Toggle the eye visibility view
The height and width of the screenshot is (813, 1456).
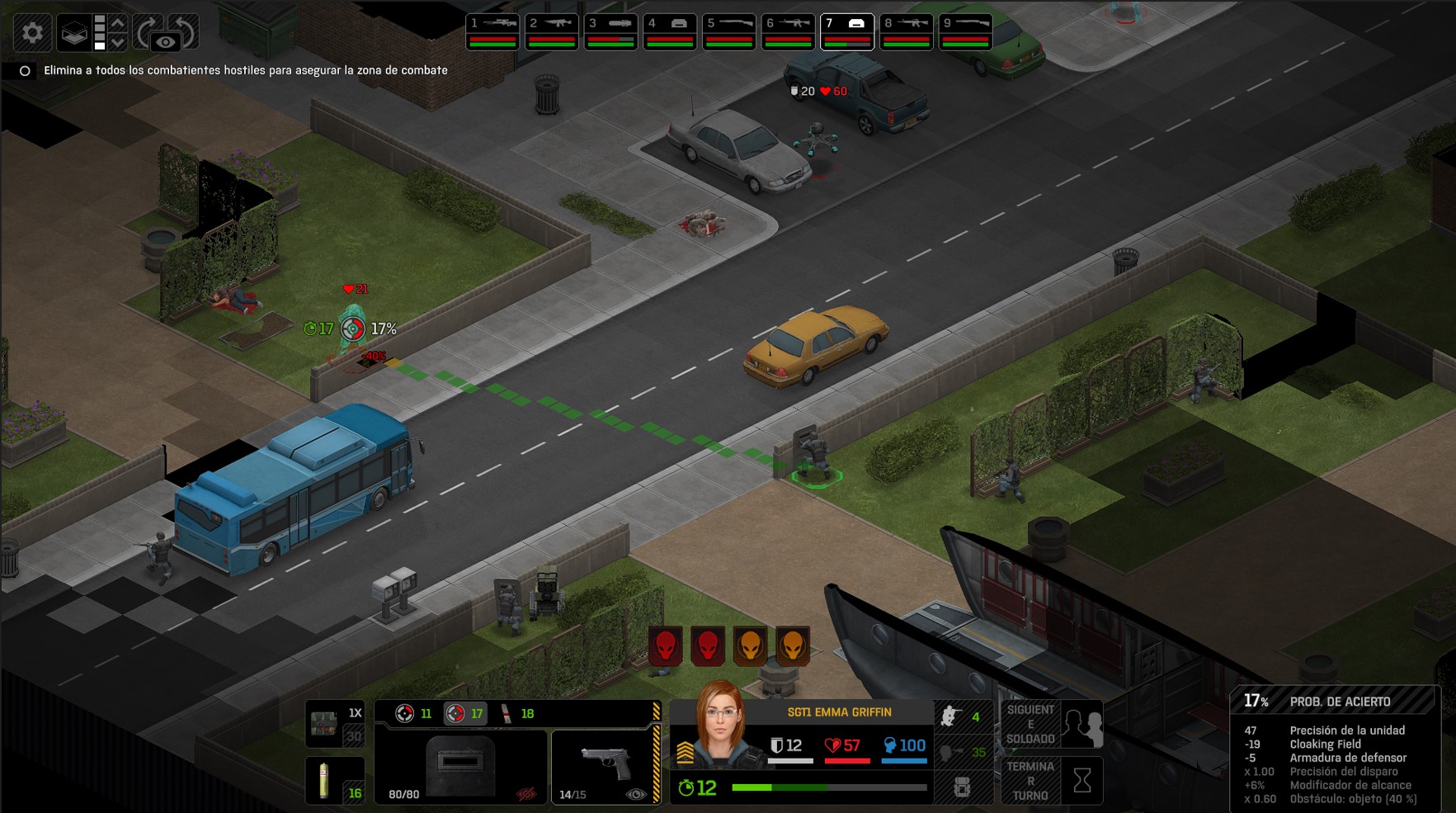pyautogui.click(x=166, y=42)
